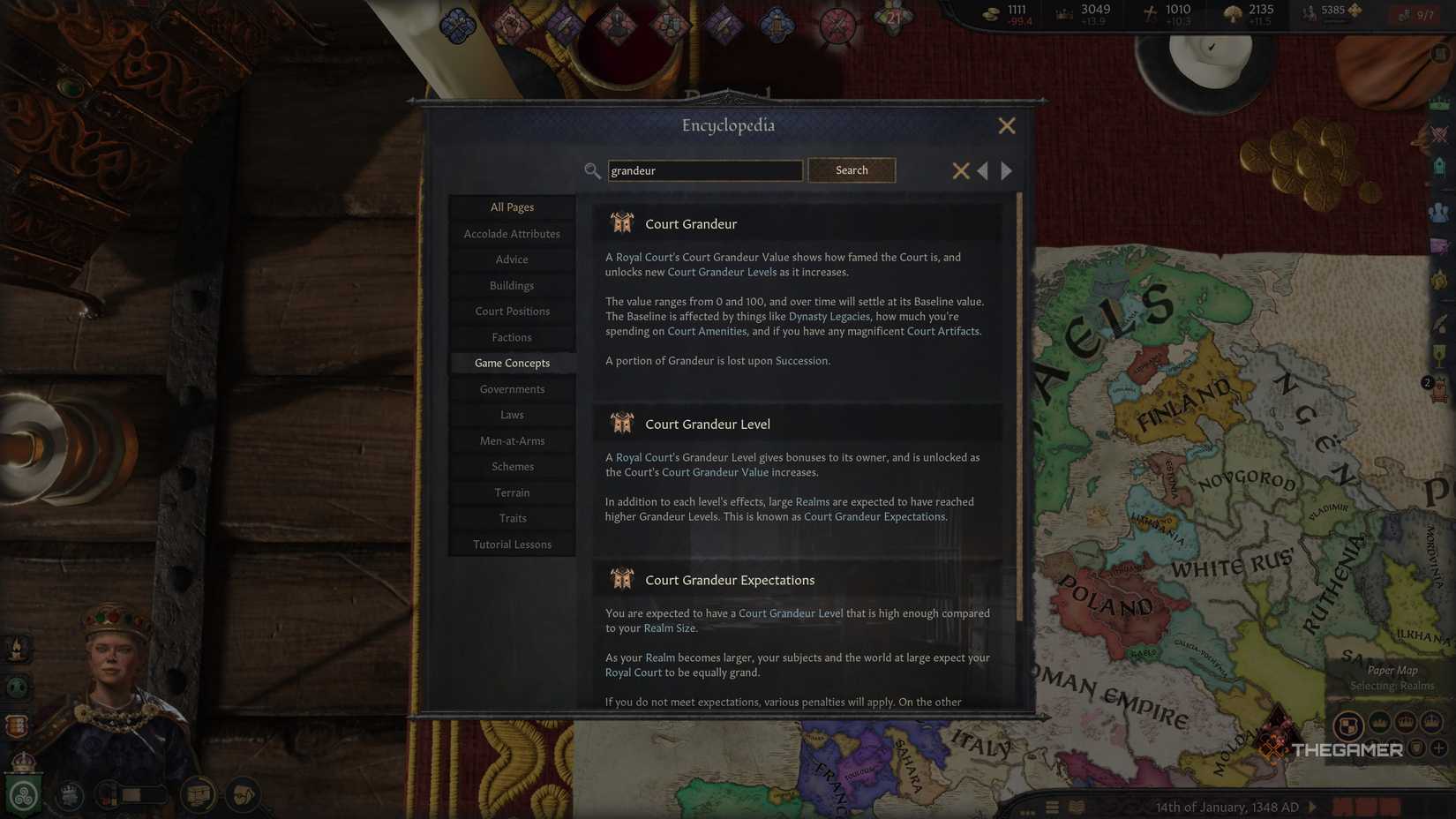Select the Game Concepts category
The height and width of the screenshot is (819, 1456).
(512, 363)
